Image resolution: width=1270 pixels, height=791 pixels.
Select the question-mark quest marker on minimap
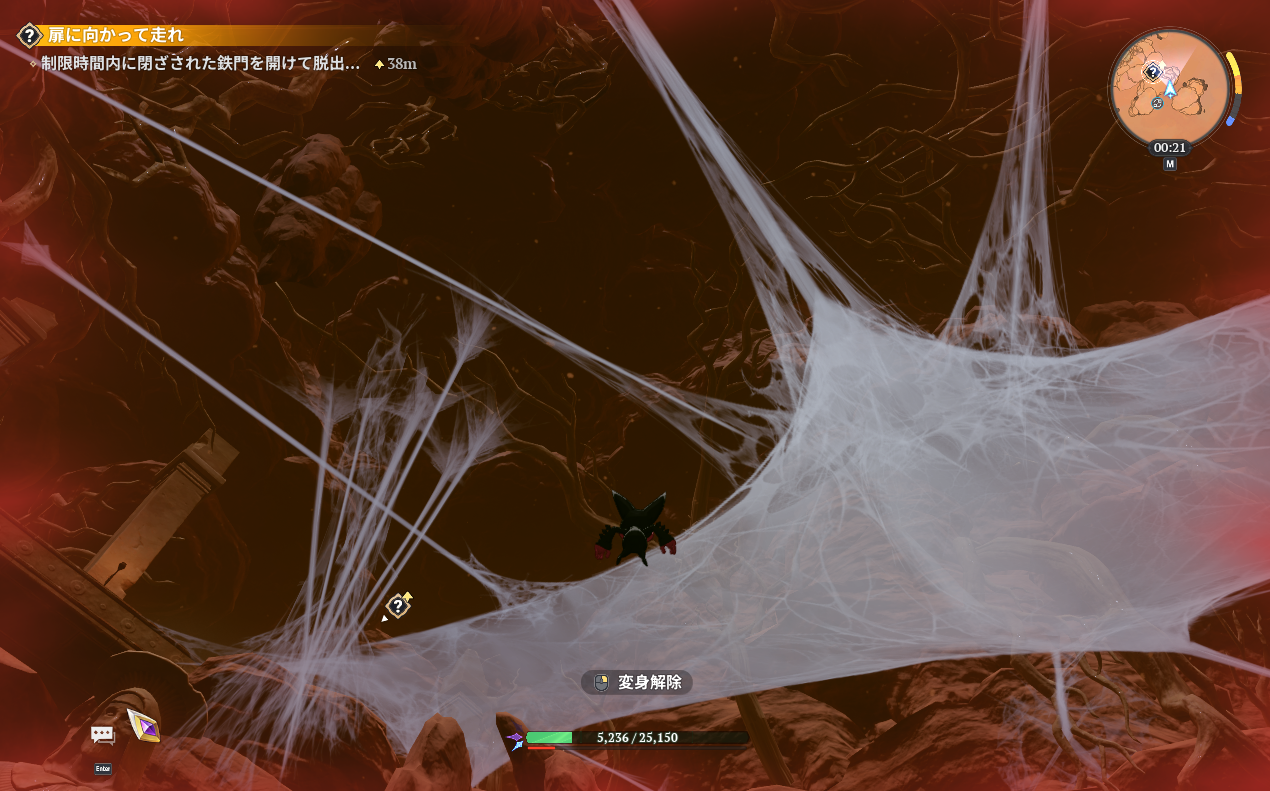1152,72
